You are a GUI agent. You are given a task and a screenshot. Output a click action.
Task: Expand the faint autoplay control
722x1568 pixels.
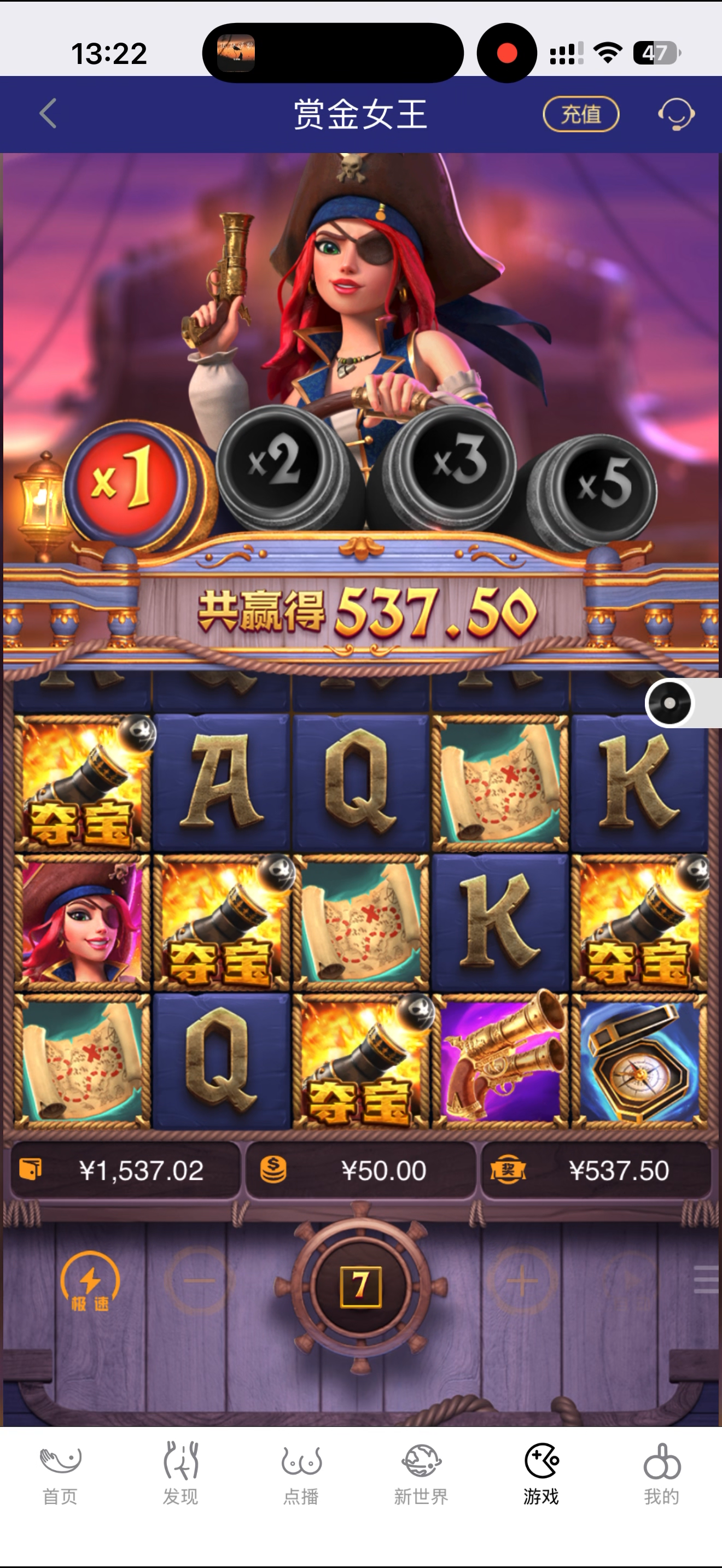click(628, 1278)
